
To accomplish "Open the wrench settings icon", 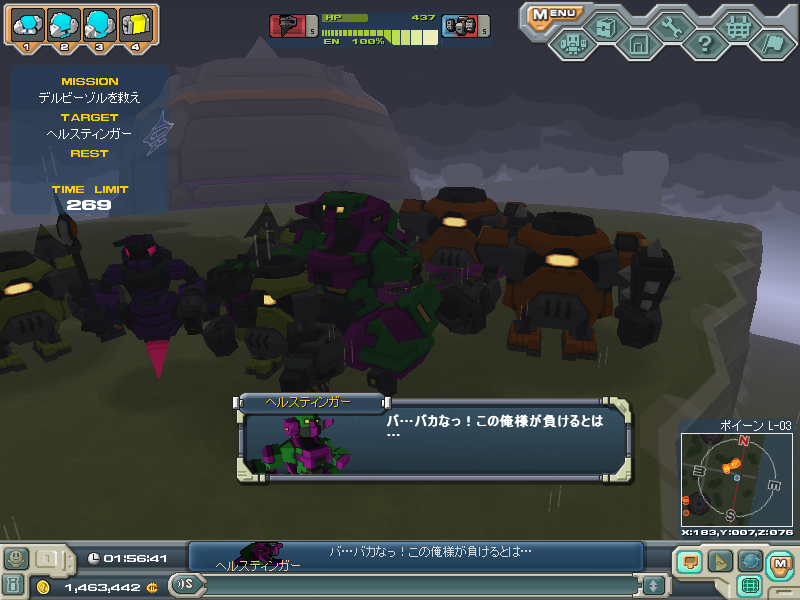I will click(671, 27).
